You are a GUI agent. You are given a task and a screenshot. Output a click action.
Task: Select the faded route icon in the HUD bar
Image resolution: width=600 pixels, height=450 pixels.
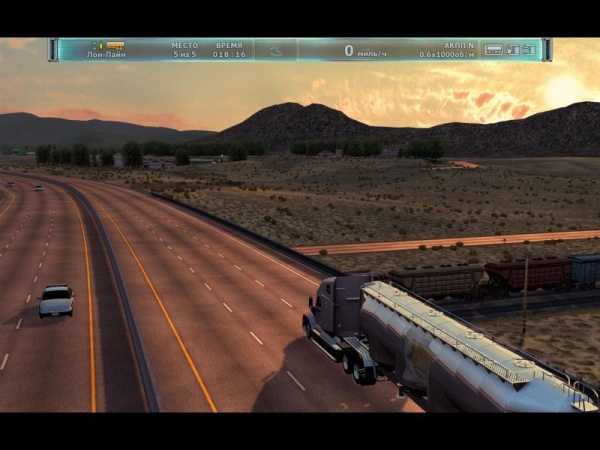[275, 49]
